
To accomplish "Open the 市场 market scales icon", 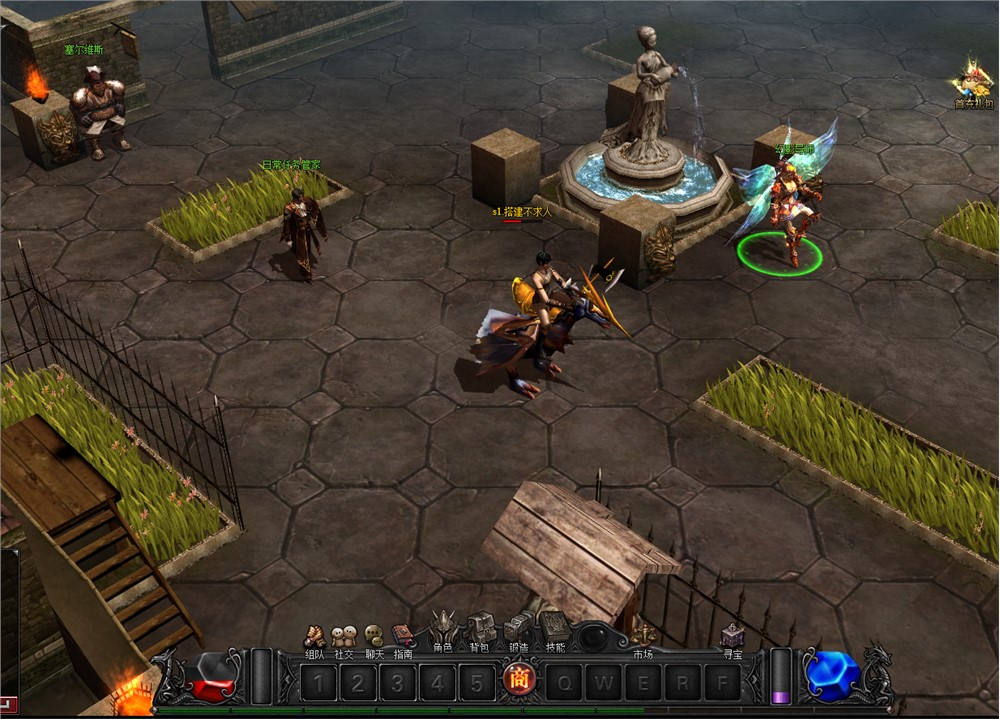I will pyautogui.click(x=643, y=636).
